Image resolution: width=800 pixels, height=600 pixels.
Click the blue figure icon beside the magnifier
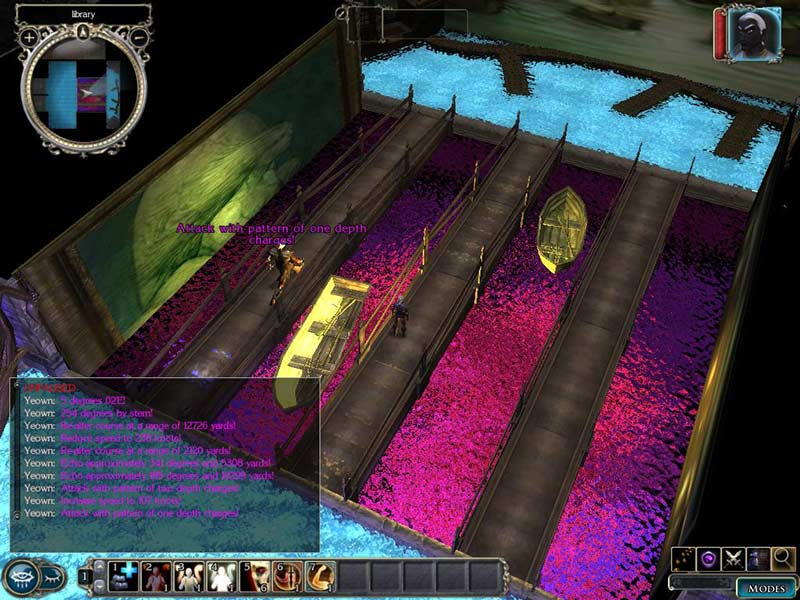click(758, 558)
